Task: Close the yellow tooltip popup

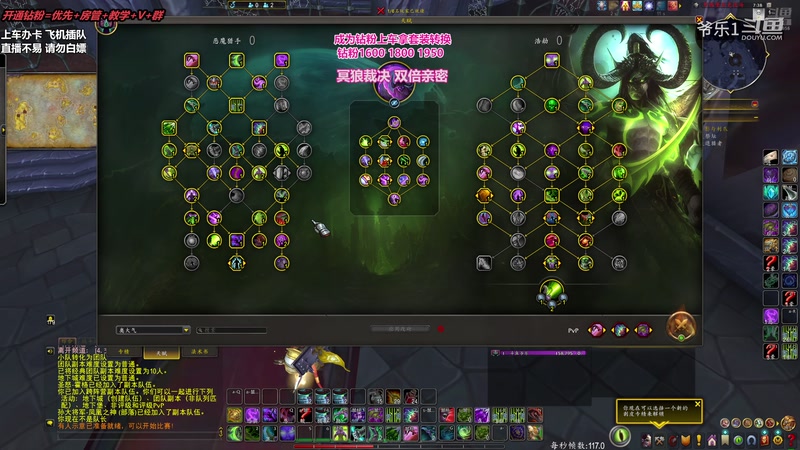Action: point(697,404)
